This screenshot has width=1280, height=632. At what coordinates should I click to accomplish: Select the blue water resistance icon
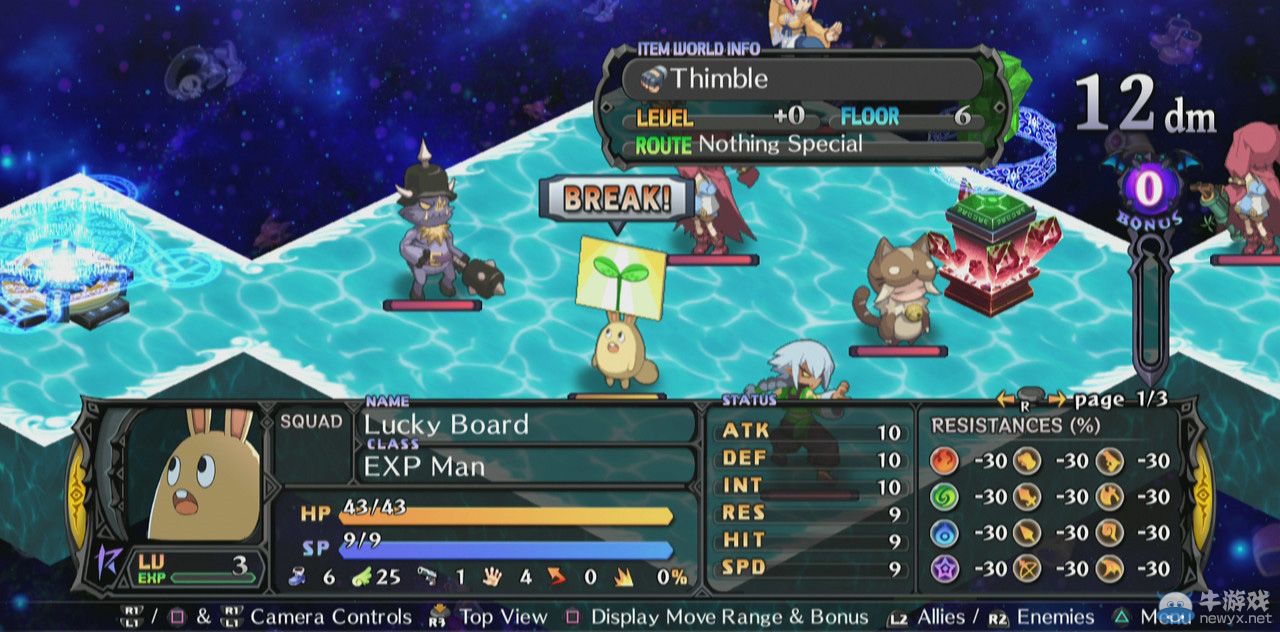click(x=944, y=532)
